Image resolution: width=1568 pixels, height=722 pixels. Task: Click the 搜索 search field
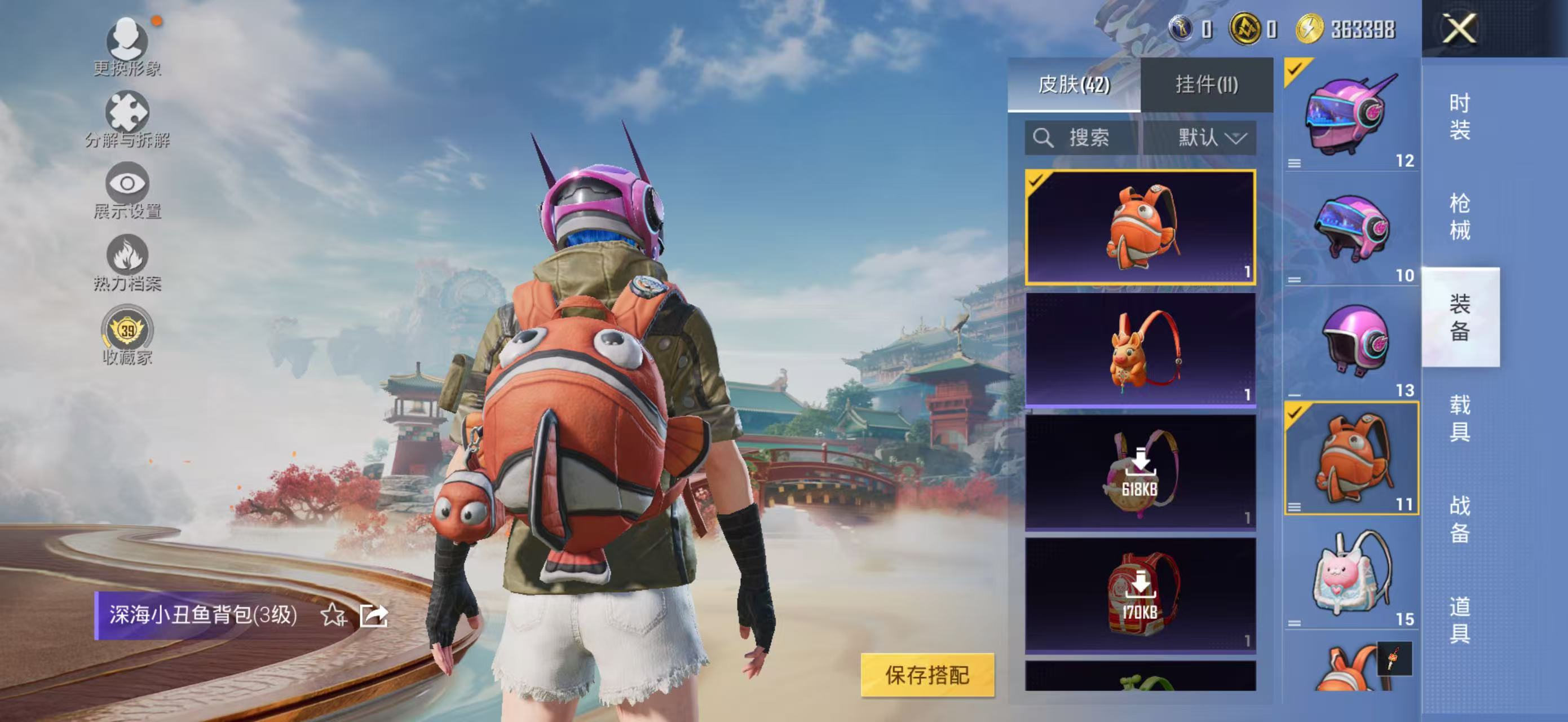(1081, 138)
